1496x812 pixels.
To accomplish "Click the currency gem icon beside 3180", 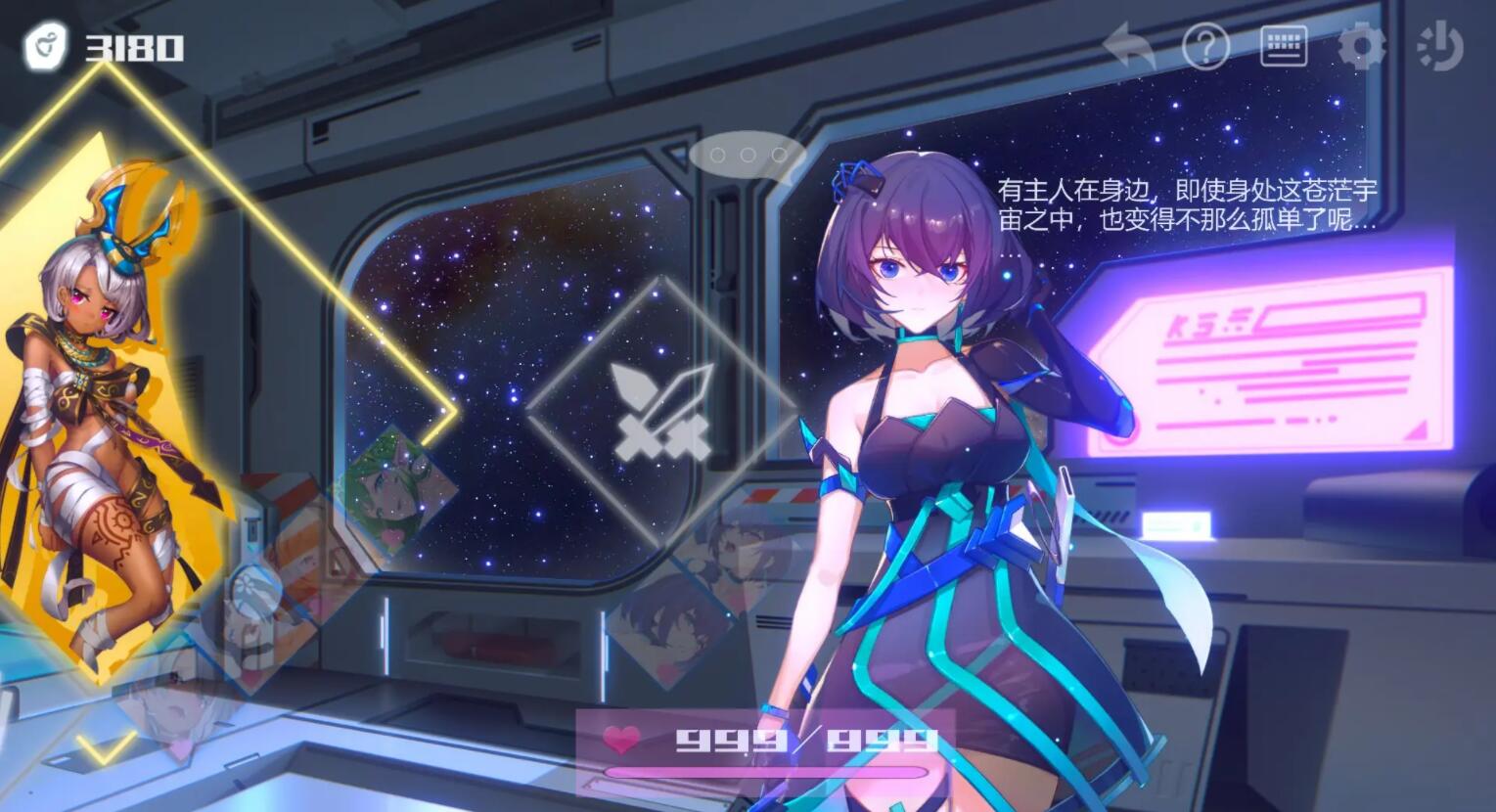I will coord(45,46).
